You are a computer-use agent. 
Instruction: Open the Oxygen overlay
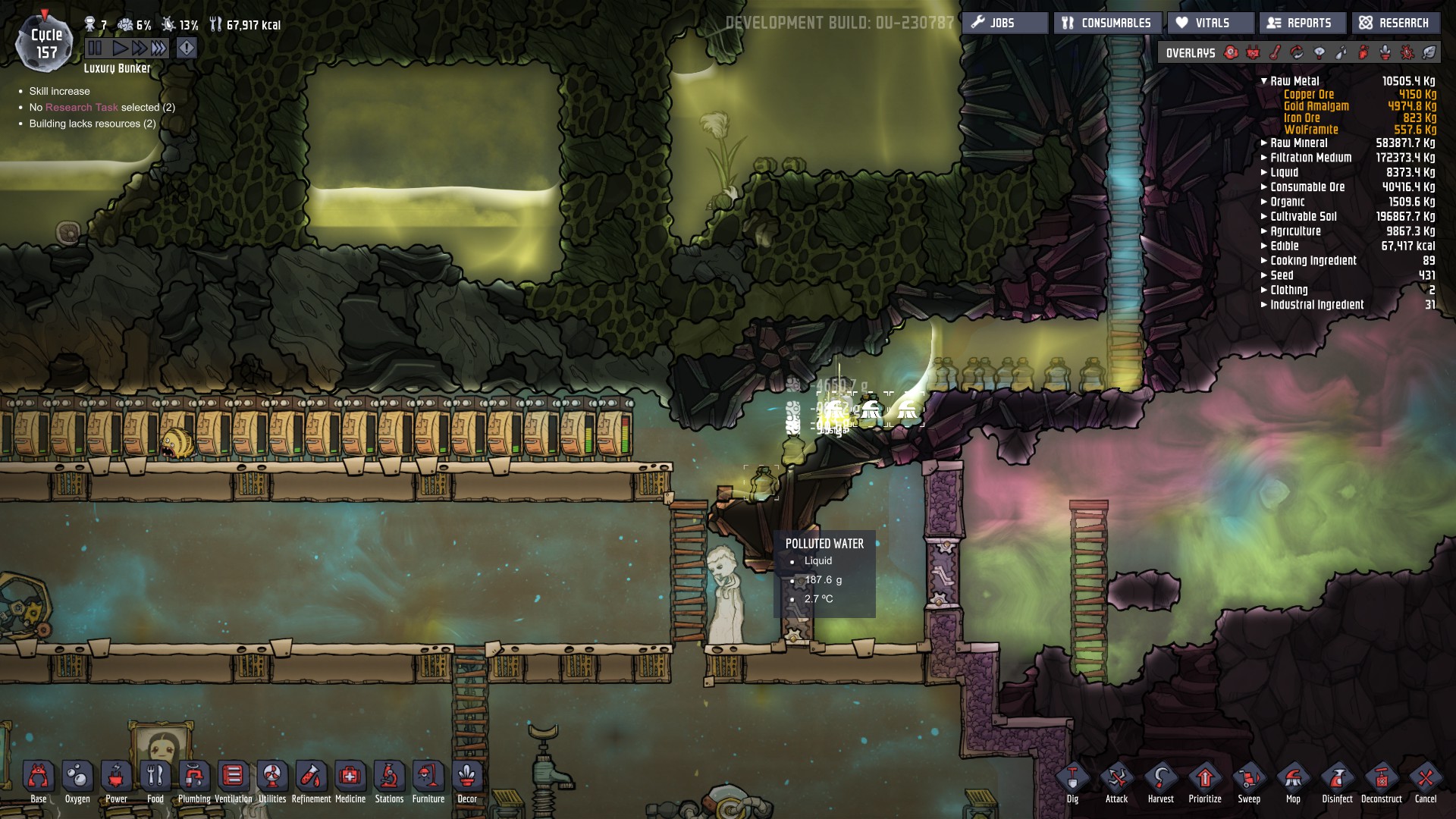click(x=1230, y=53)
